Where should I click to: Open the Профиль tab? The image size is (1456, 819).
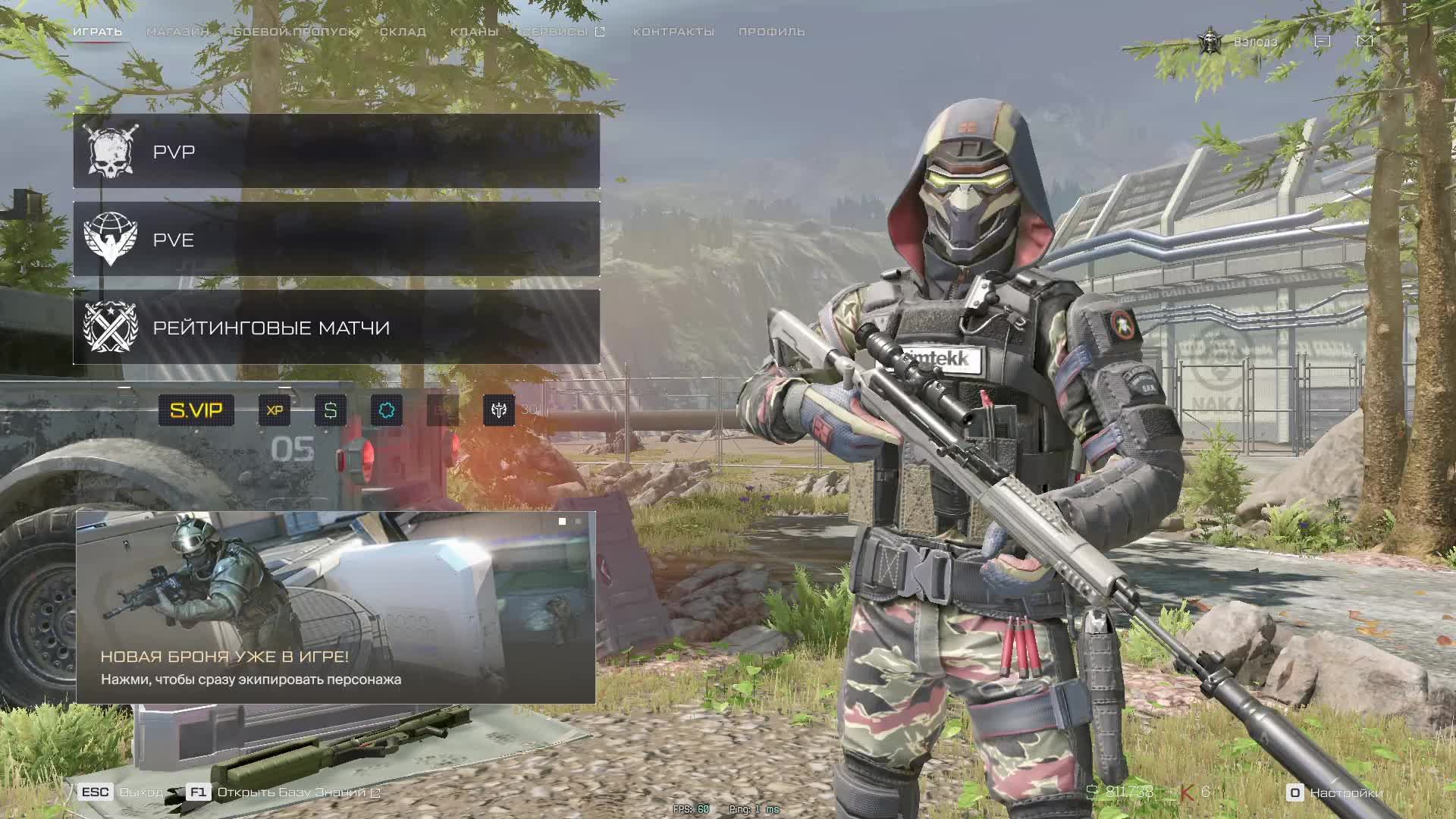pyautogui.click(x=771, y=32)
